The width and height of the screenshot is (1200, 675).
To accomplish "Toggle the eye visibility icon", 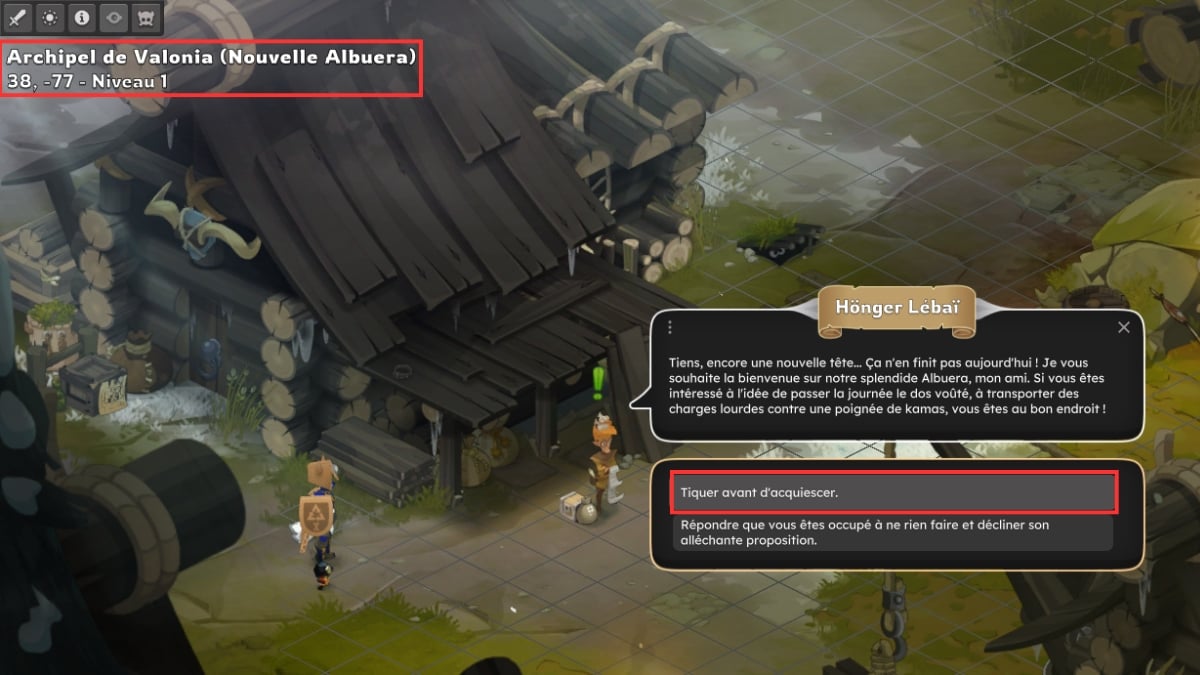I will click(114, 18).
